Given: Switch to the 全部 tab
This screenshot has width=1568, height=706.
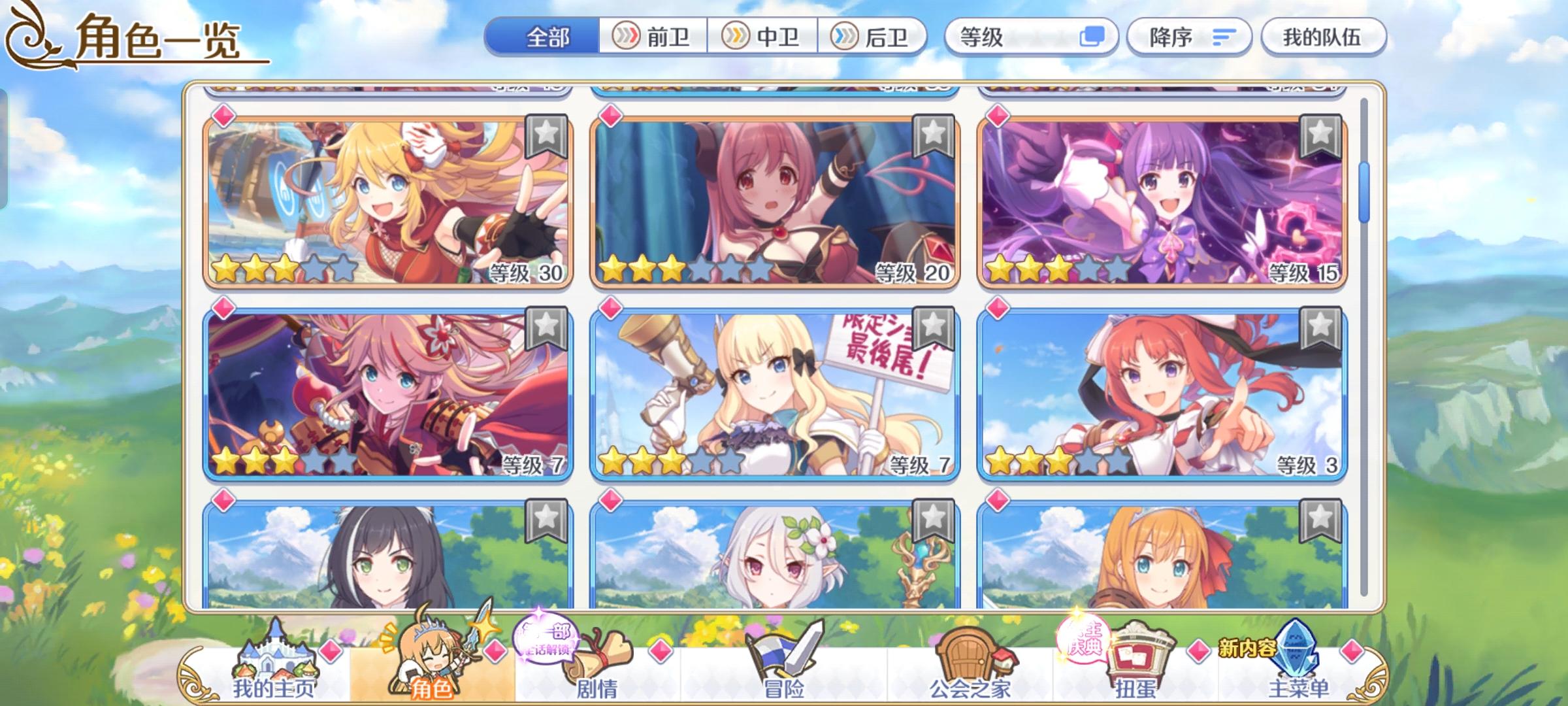Looking at the screenshot, I should click(549, 37).
